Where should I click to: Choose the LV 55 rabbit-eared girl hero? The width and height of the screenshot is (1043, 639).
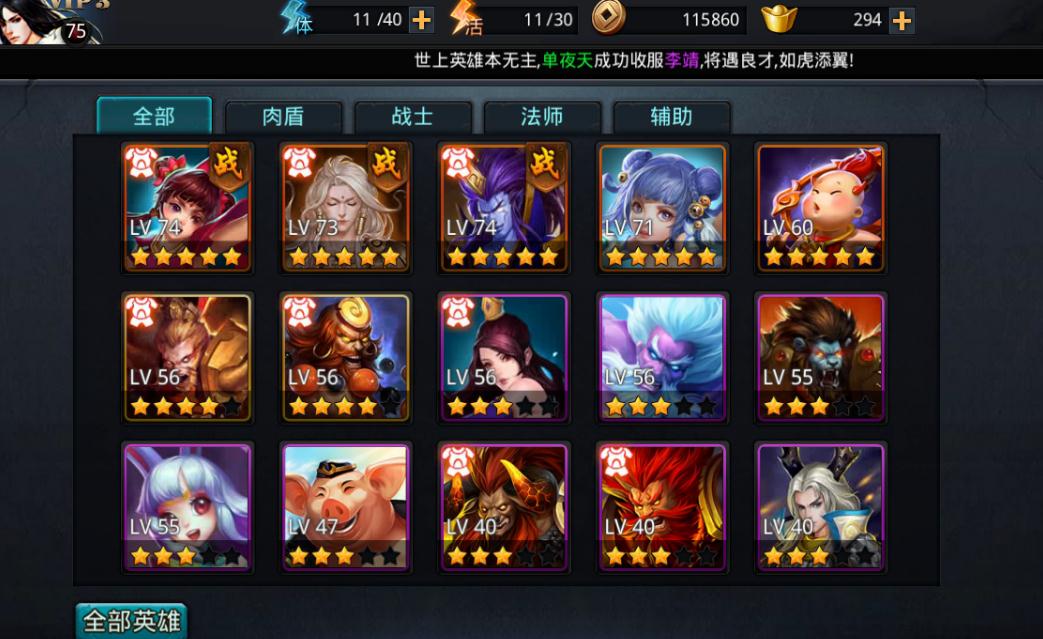coord(187,506)
